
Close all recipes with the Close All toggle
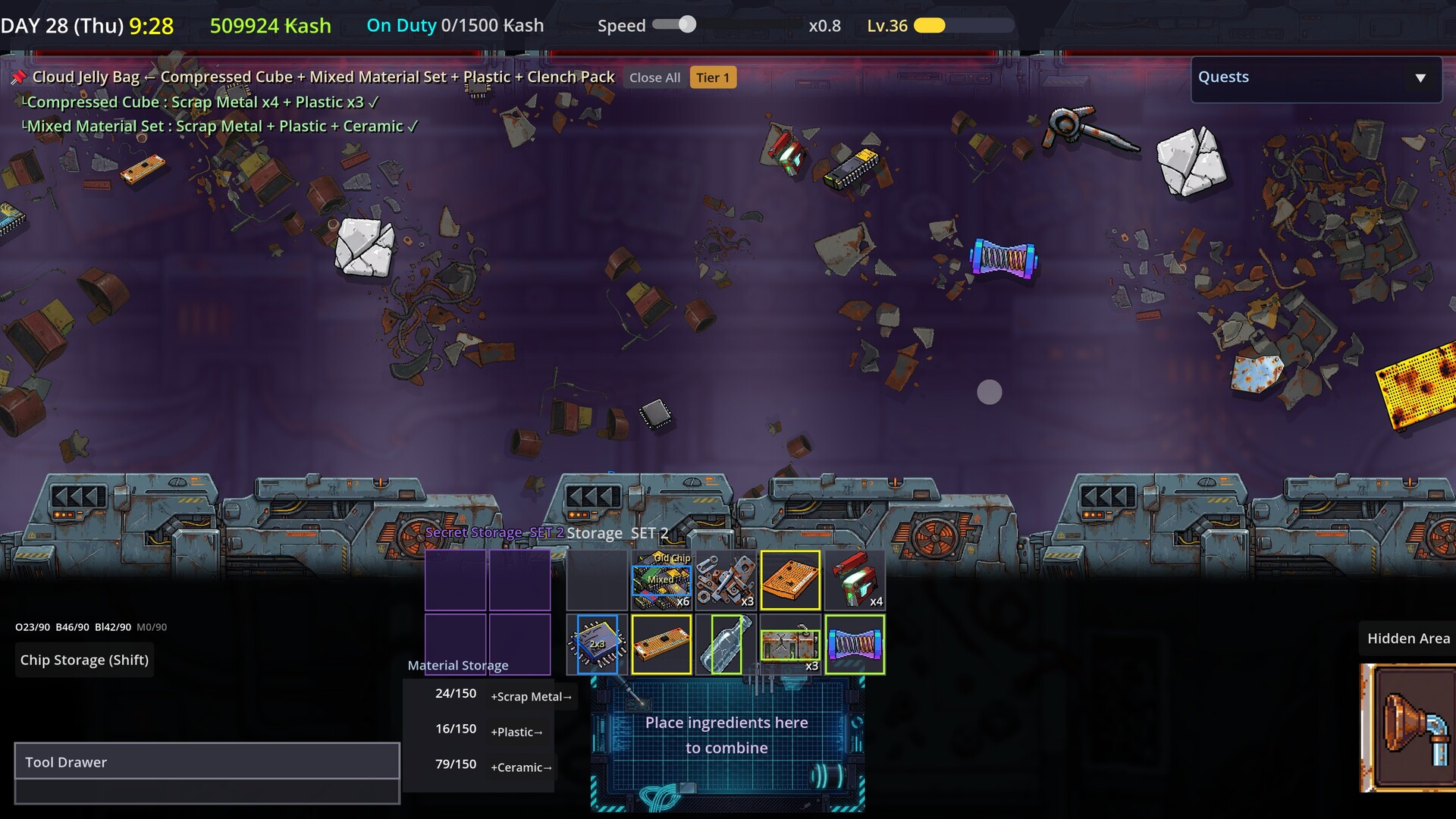coord(654,77)
